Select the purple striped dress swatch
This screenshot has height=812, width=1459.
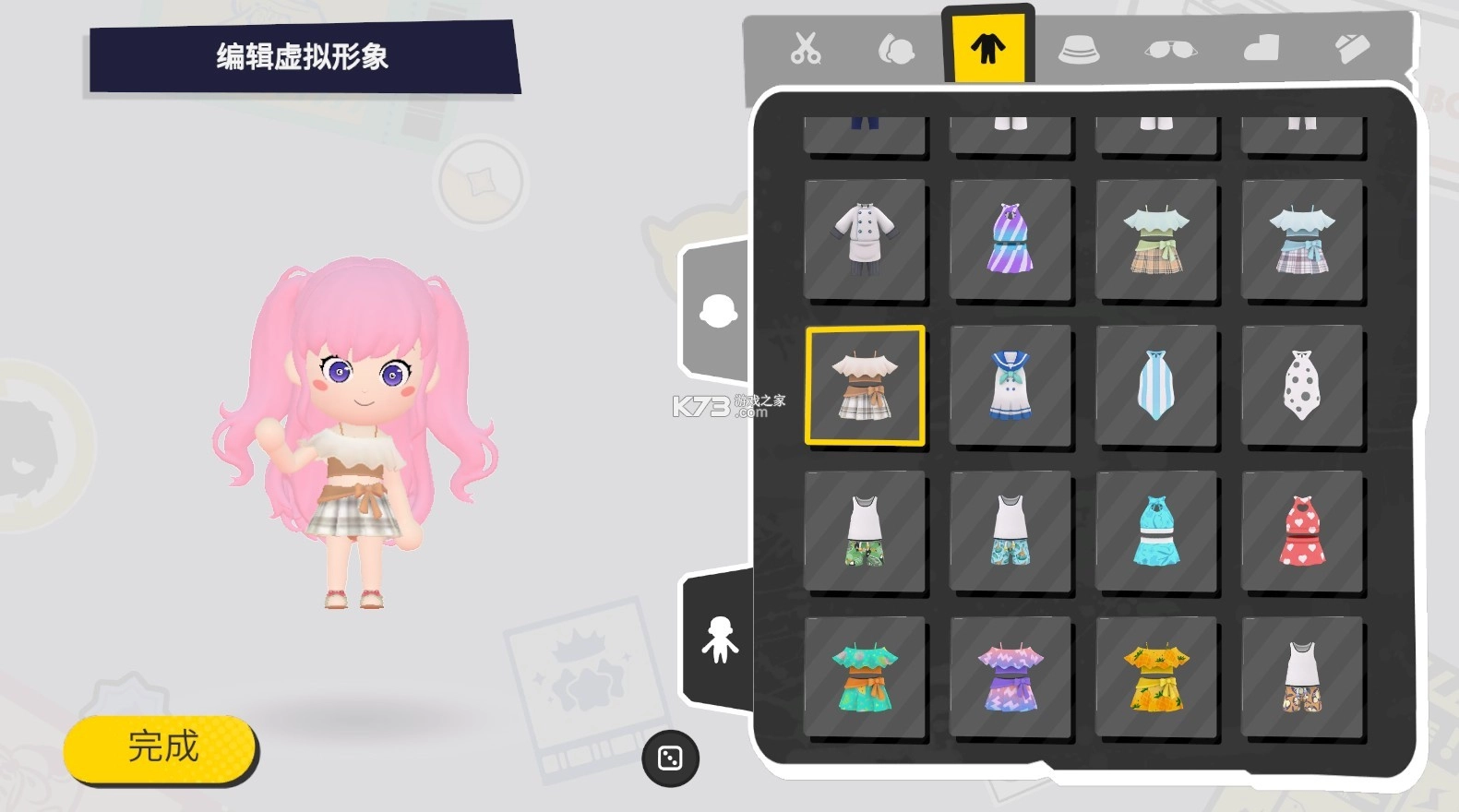click(1011, 241)
